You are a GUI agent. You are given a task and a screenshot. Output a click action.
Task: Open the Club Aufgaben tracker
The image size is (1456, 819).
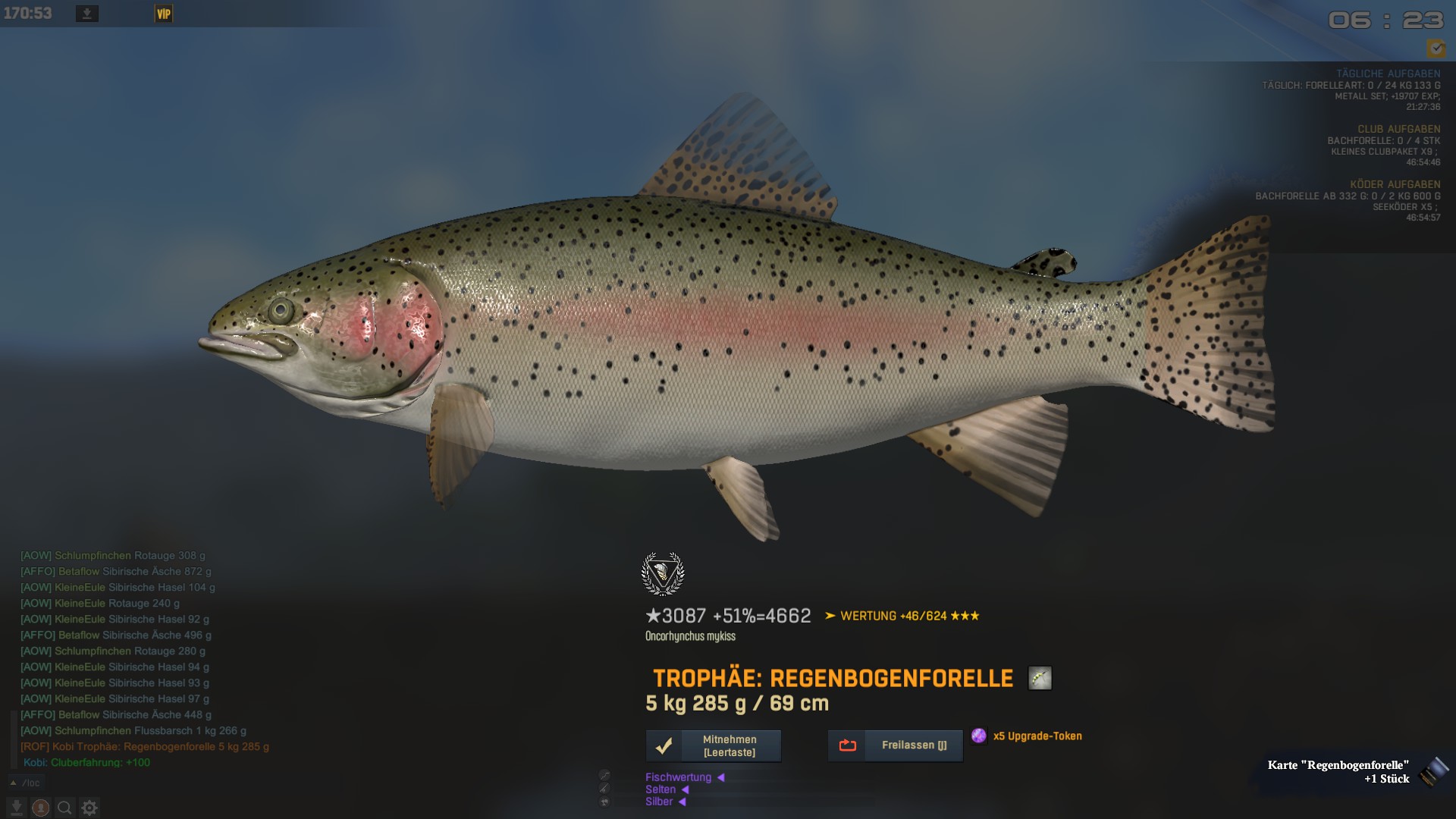[x=1398, y=129]
